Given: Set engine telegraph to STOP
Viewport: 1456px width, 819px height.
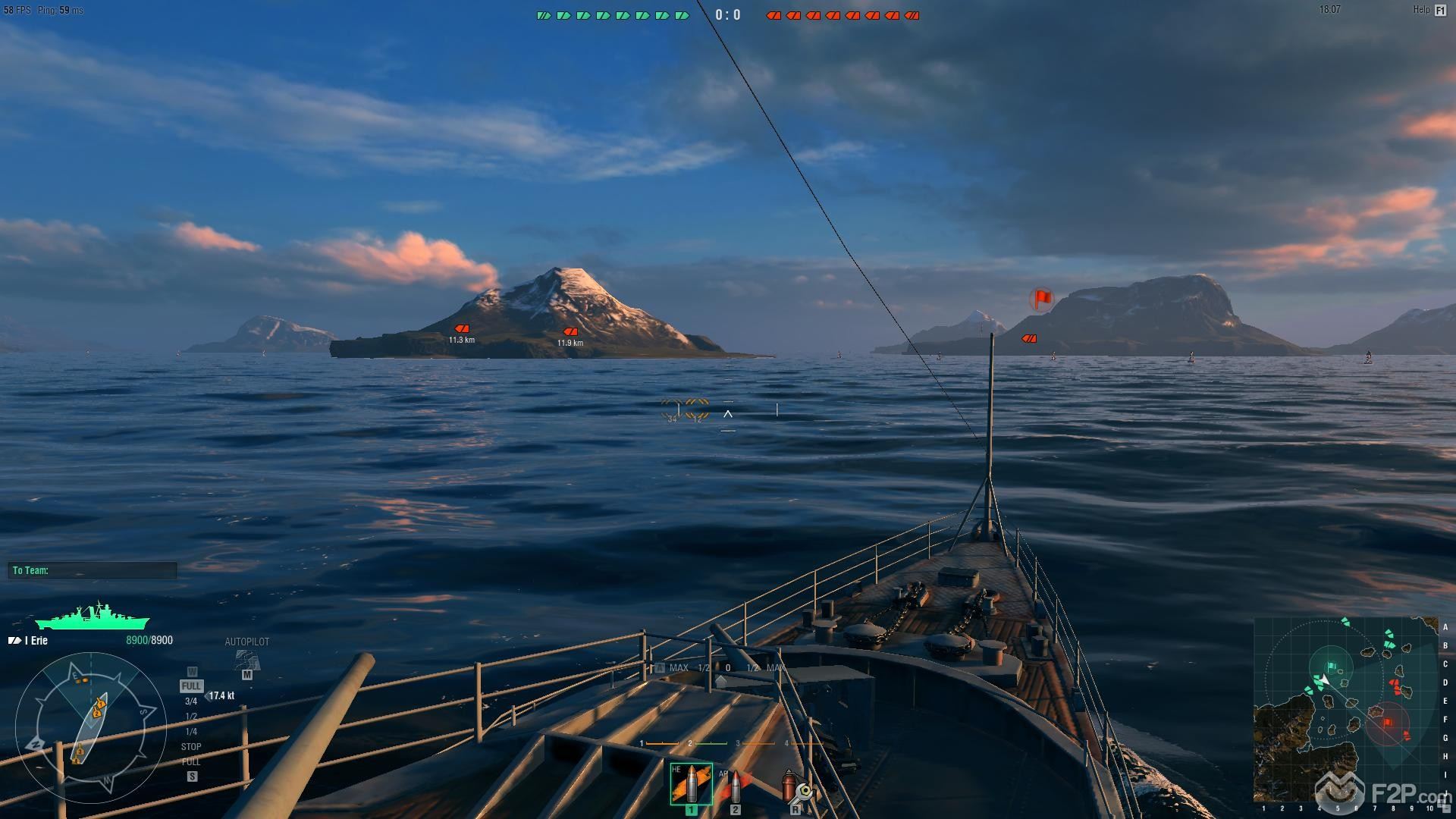Looking at the screenshot, I should [x=191, y=747].
